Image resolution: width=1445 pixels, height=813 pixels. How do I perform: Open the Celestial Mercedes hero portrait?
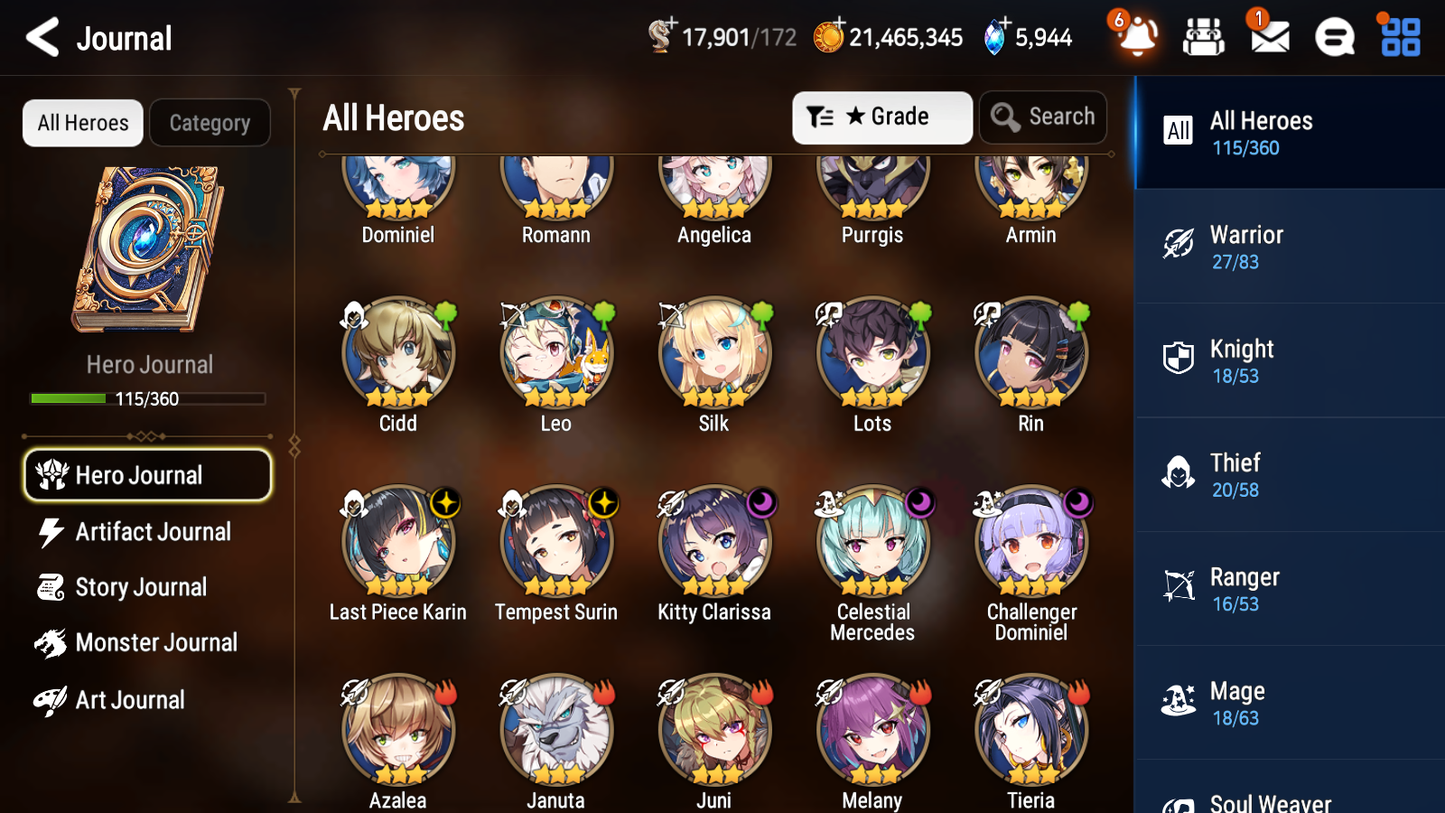tap(872, 542)
